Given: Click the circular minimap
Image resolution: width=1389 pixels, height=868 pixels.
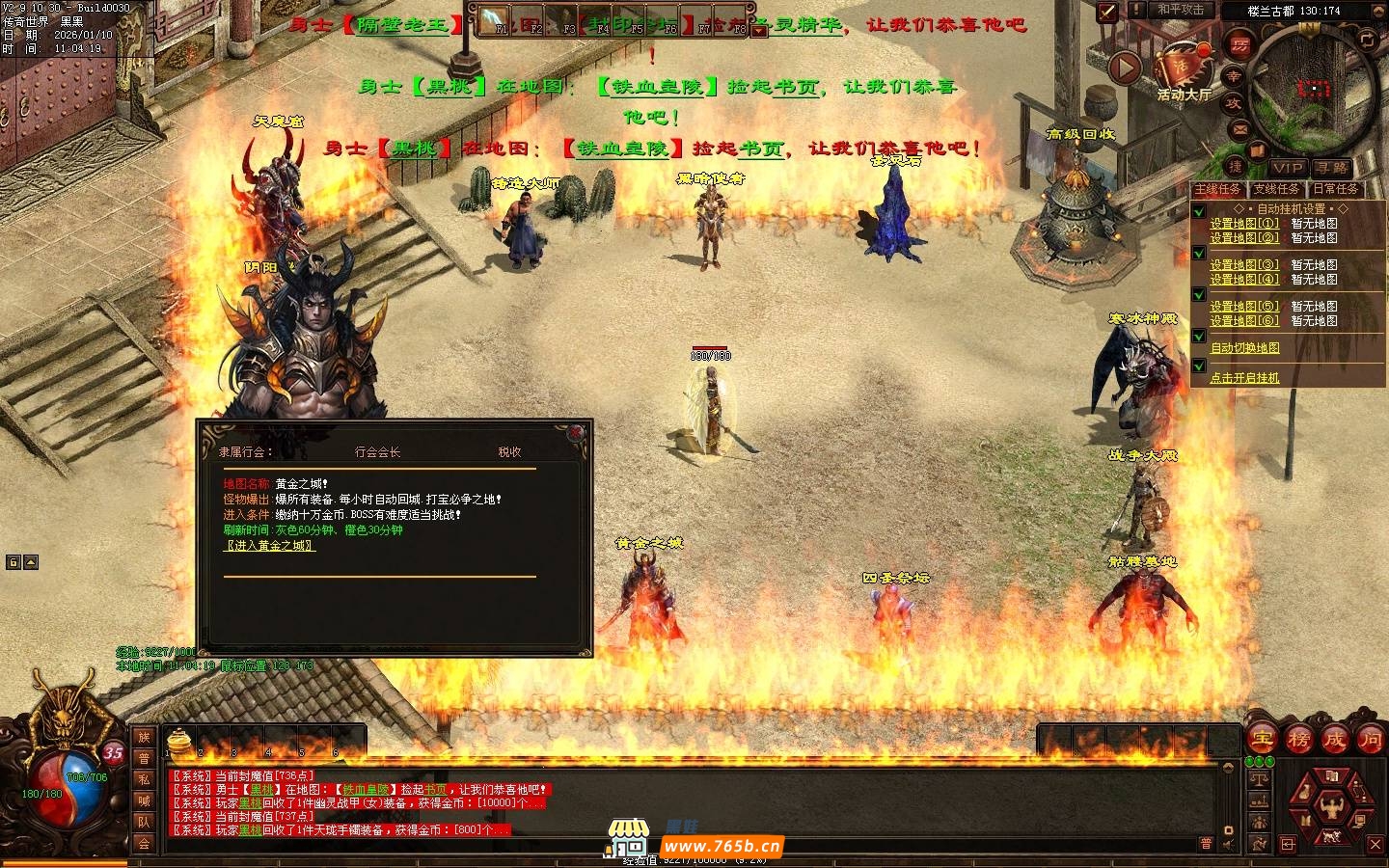Looking at the screenshot, I should [1312, 89].
